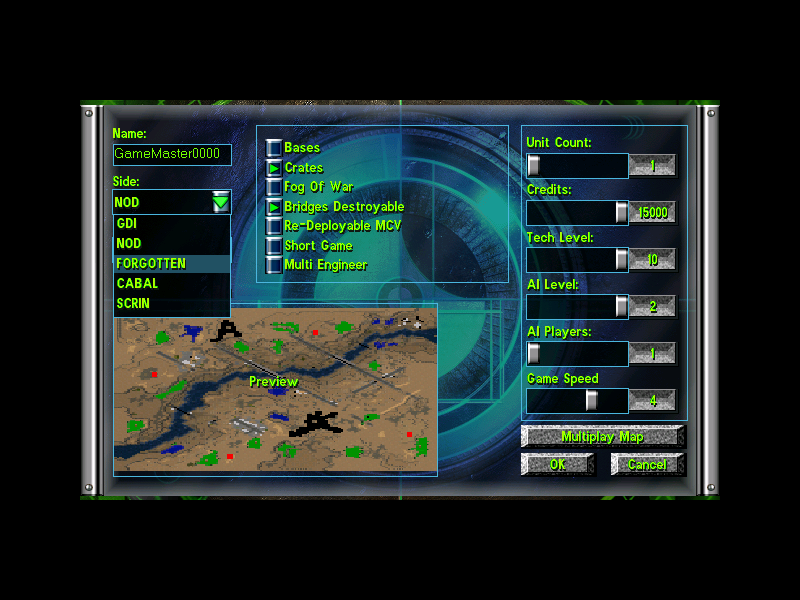800x600 pixels.
Task: Toggle Bridges Destroyable setting
Action: (x=273, y=207)
